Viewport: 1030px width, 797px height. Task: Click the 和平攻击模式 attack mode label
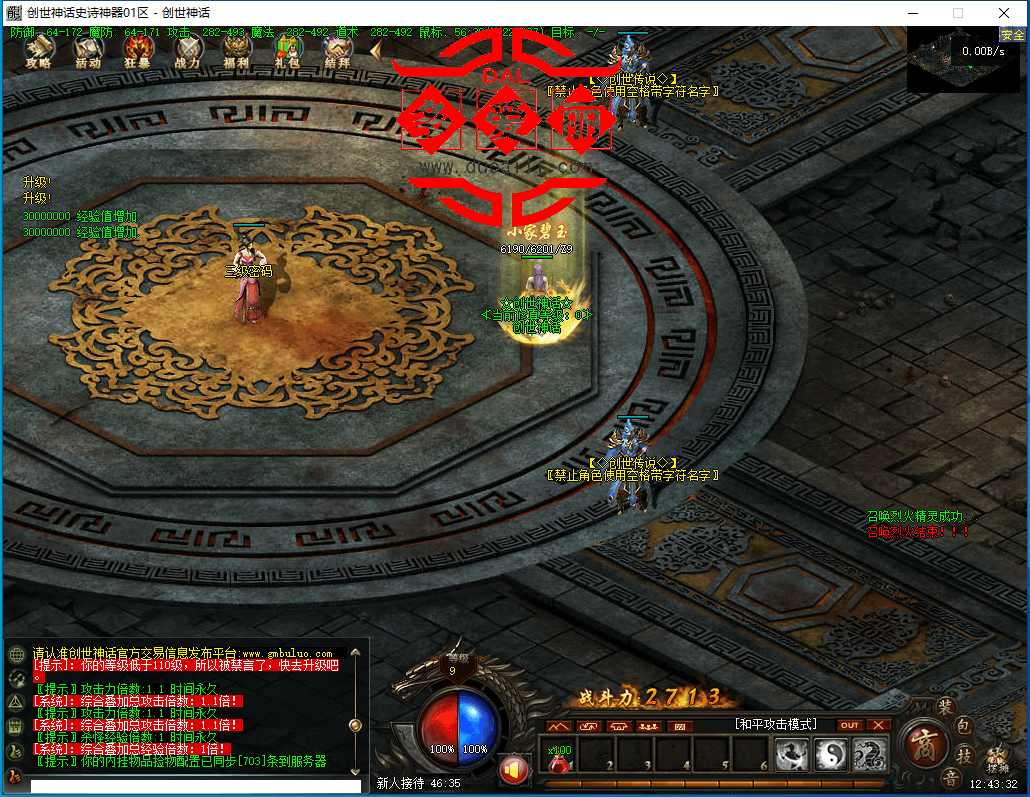click(775, 724)
